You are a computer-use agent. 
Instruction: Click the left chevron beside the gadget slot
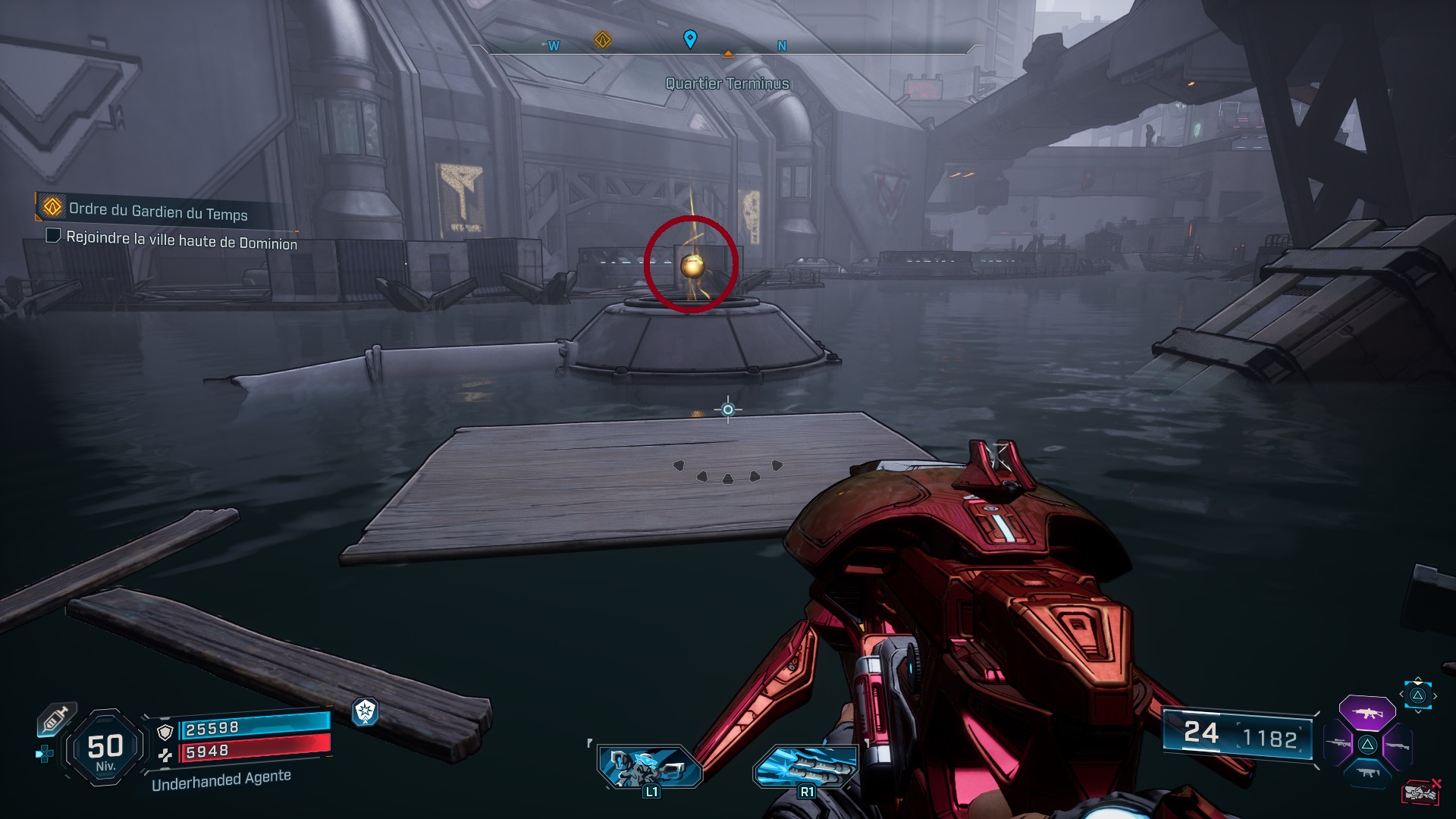click(1401, 694)
